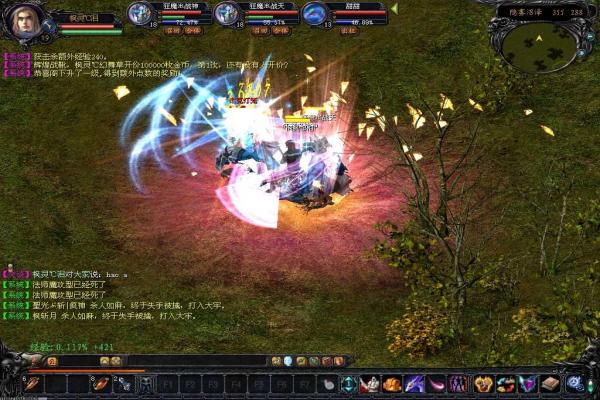Click the round blue orb button at hotbar end
This screenshot has width=600, height=400.
click(x=574, y=382)
